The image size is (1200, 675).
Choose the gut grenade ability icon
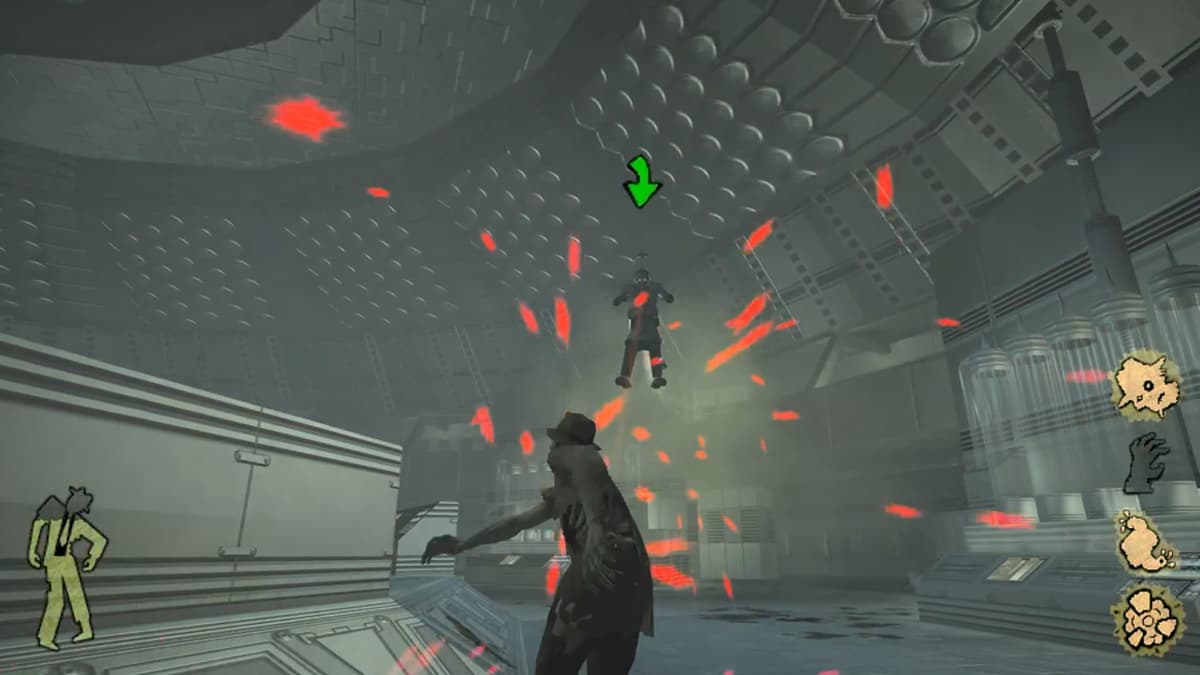click(1144, 543)
